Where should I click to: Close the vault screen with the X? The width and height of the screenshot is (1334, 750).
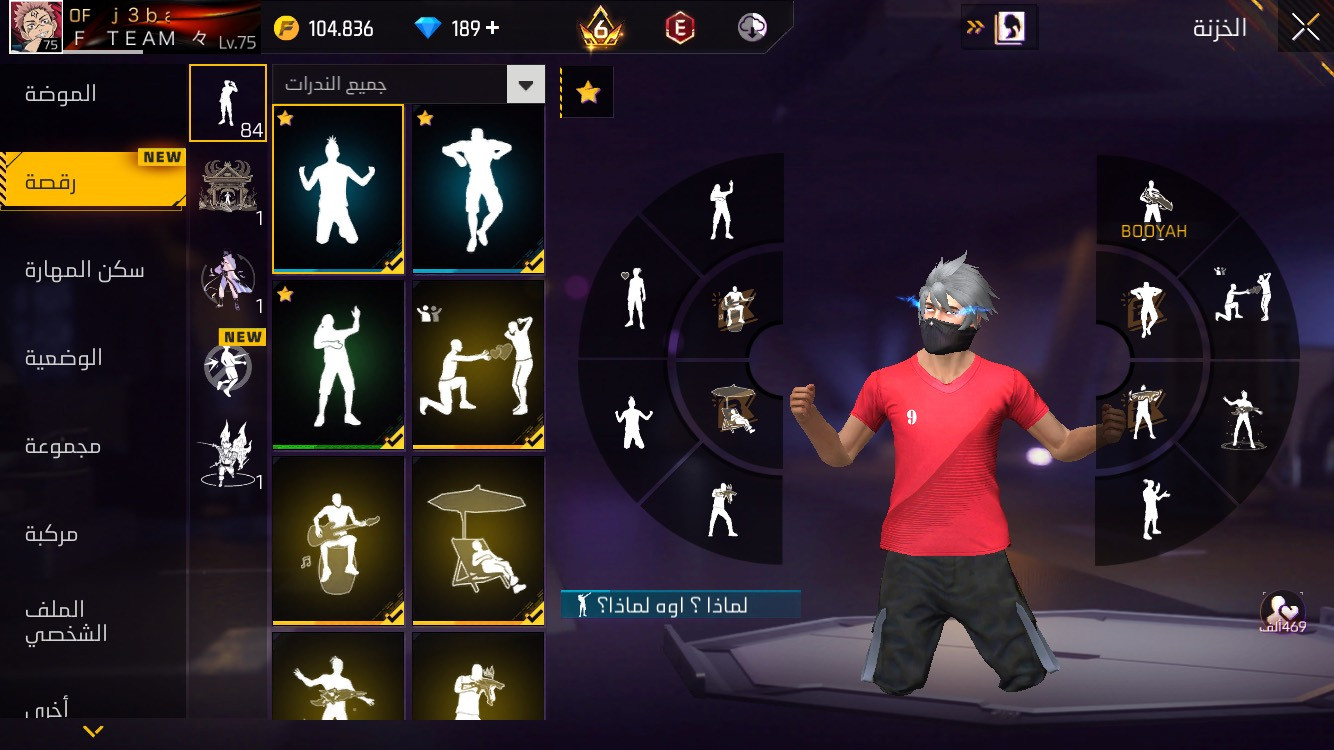(1305, 28)
